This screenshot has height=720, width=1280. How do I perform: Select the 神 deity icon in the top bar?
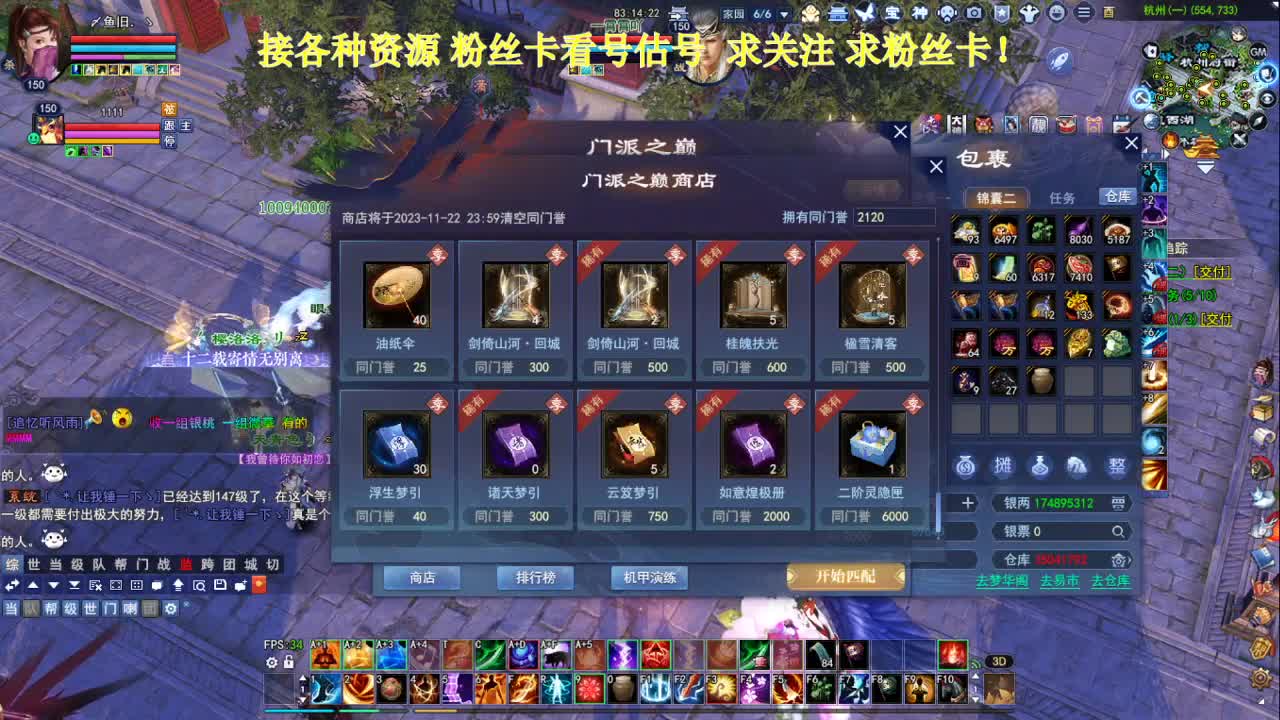pyautogui.click(x=920, y=13)
